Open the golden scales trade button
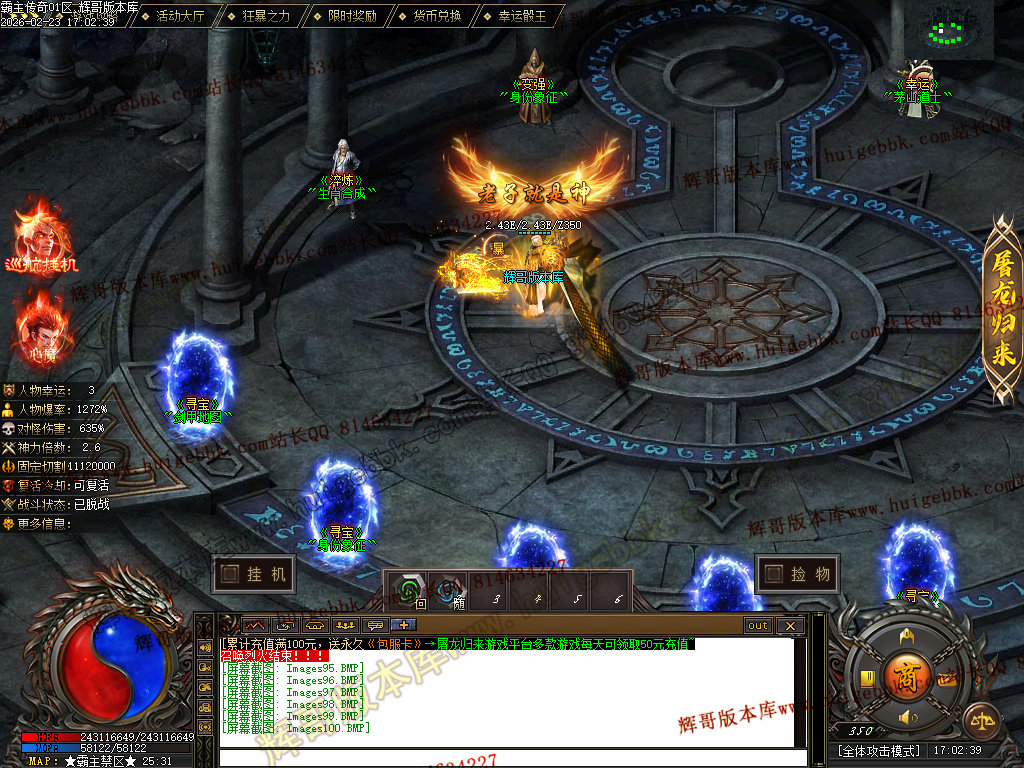 click(981, 719)
